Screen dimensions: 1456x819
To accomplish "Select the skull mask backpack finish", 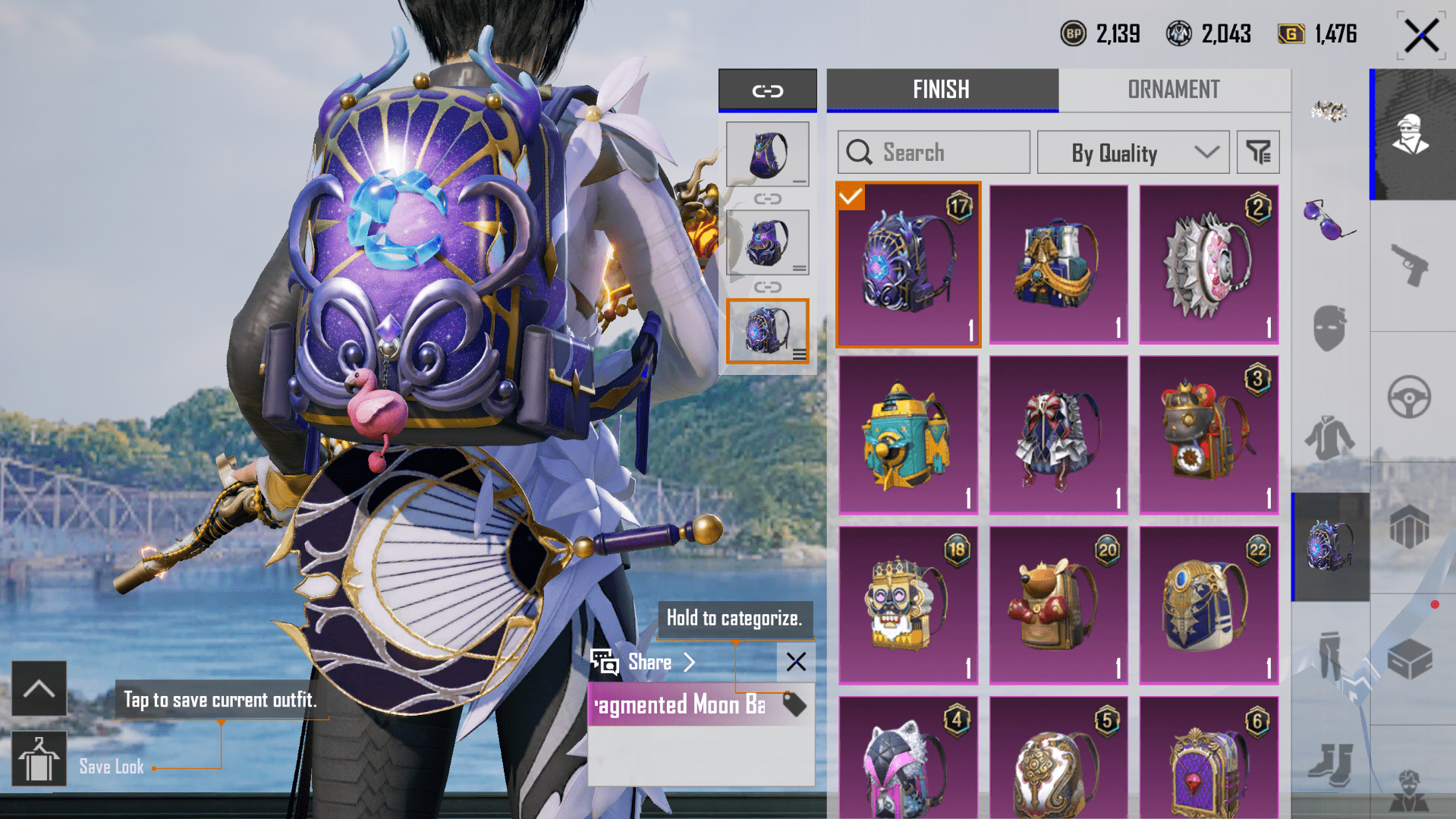I will (x=908, y=606).
